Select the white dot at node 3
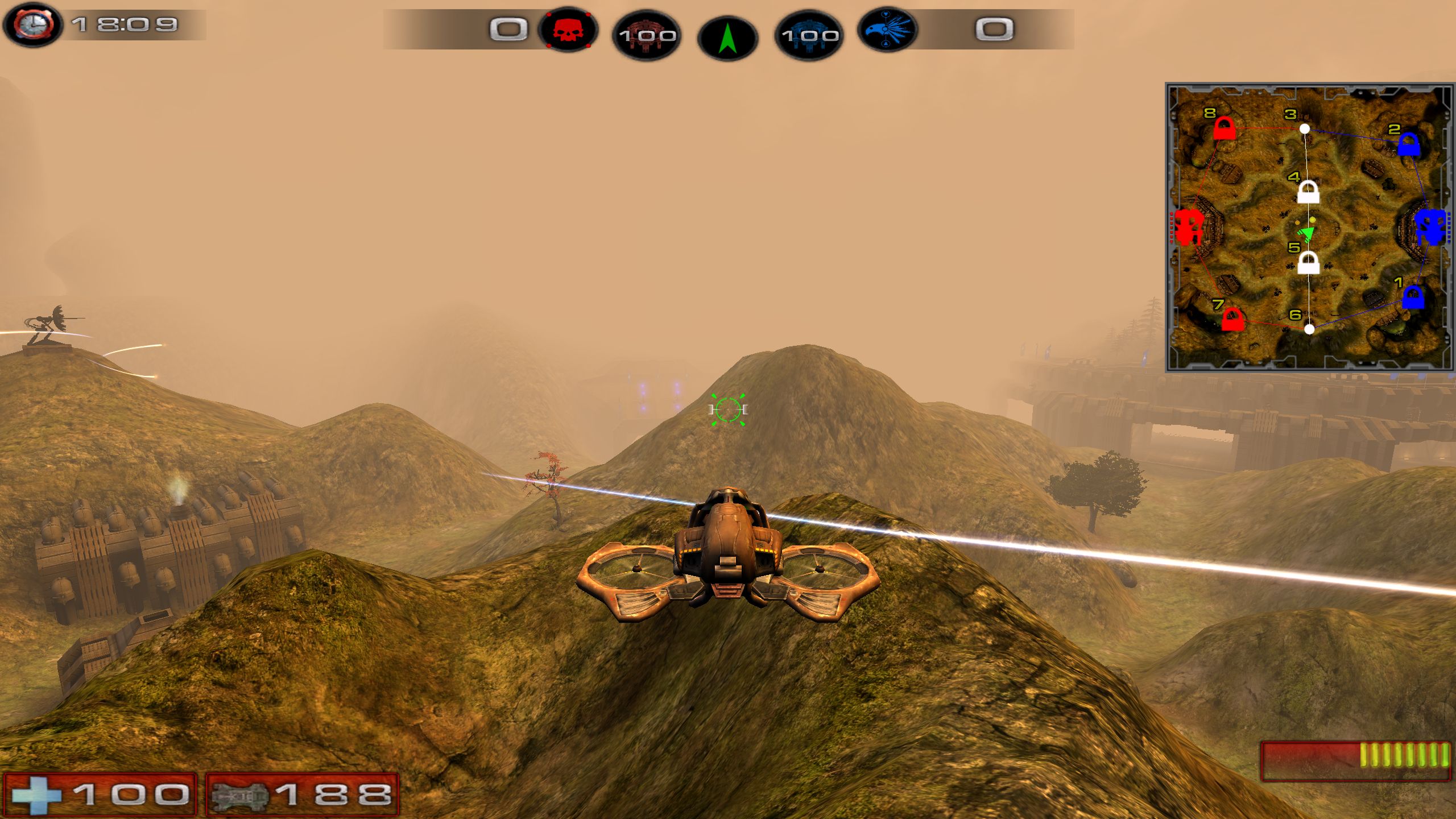 tap(1305, 129)
